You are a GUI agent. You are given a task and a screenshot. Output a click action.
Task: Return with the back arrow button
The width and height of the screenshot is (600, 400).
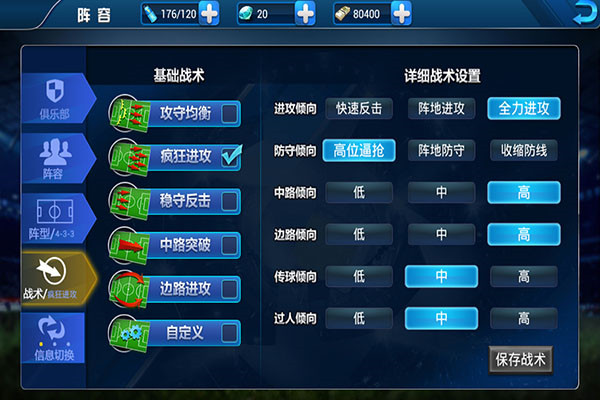click(582, 14)
